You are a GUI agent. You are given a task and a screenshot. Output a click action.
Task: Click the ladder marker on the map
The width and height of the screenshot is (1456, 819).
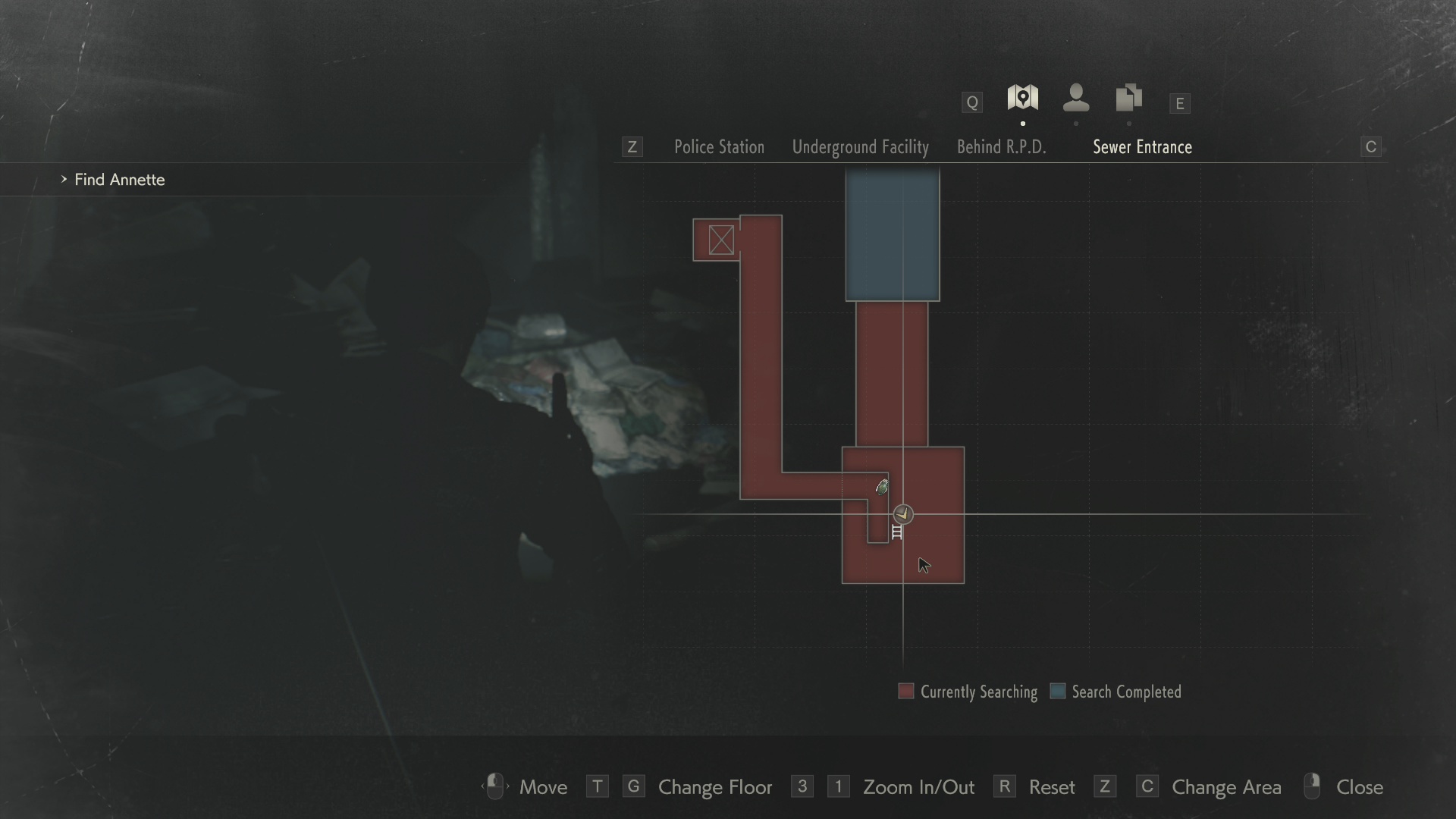897,532
